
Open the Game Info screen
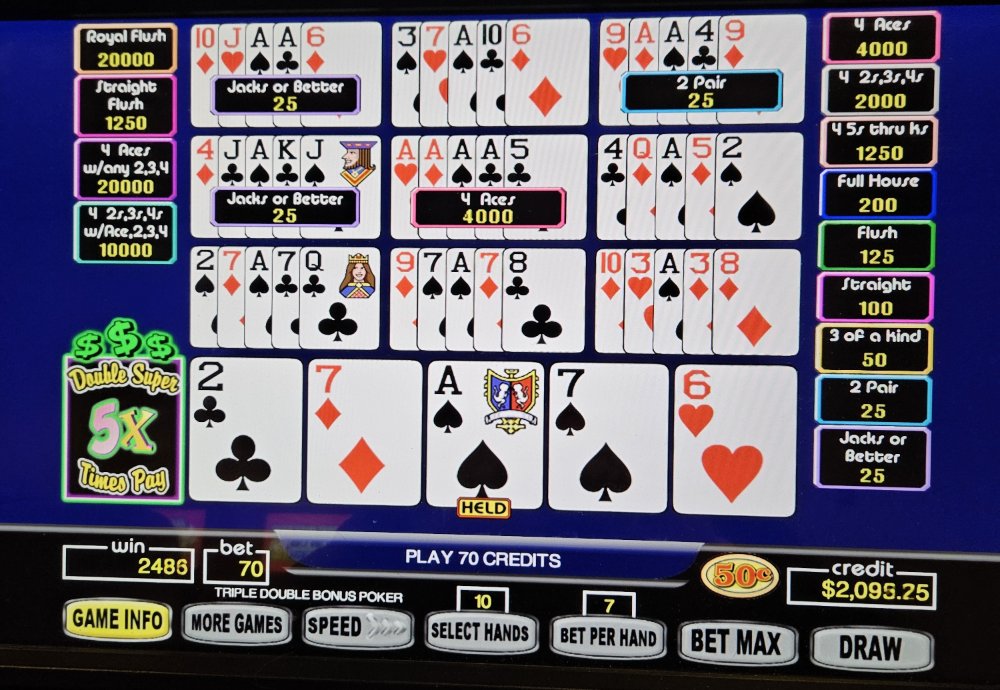tap(117, 620)
